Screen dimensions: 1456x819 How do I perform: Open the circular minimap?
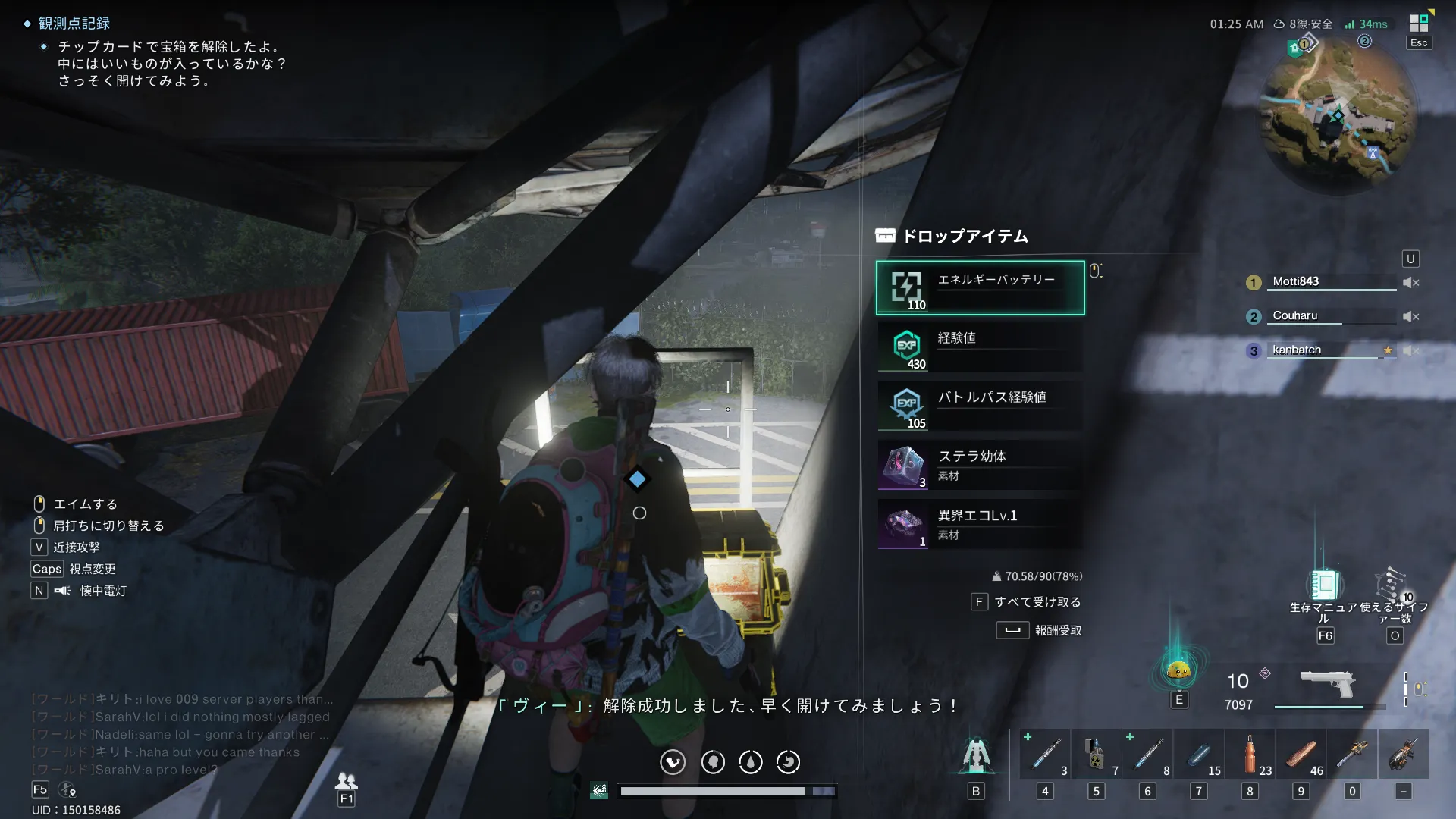click(1337, 115)
